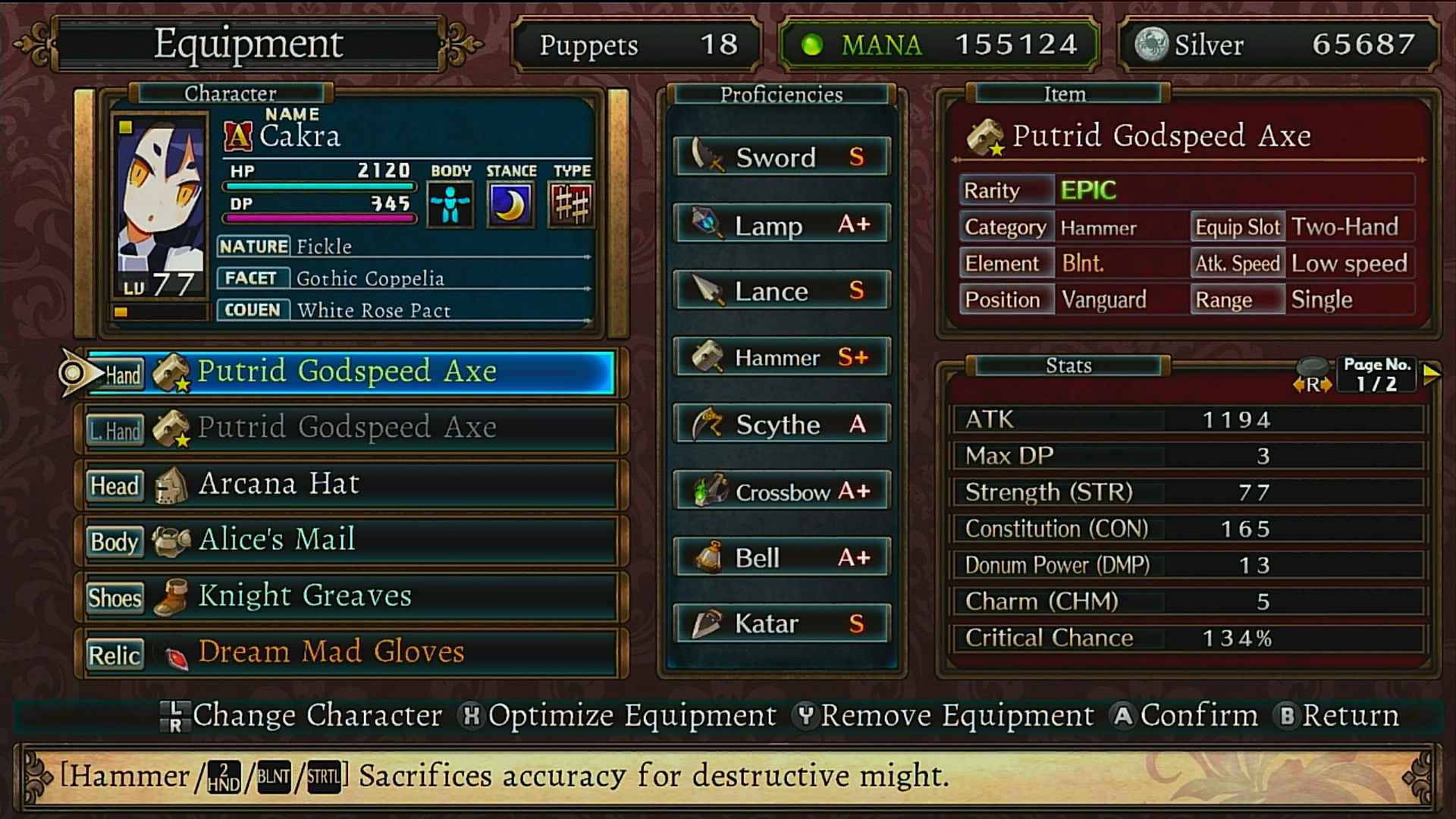Screen dimensions: 1456x819
Task: Click Cakra's character portrait
Action: pos(160,205)
